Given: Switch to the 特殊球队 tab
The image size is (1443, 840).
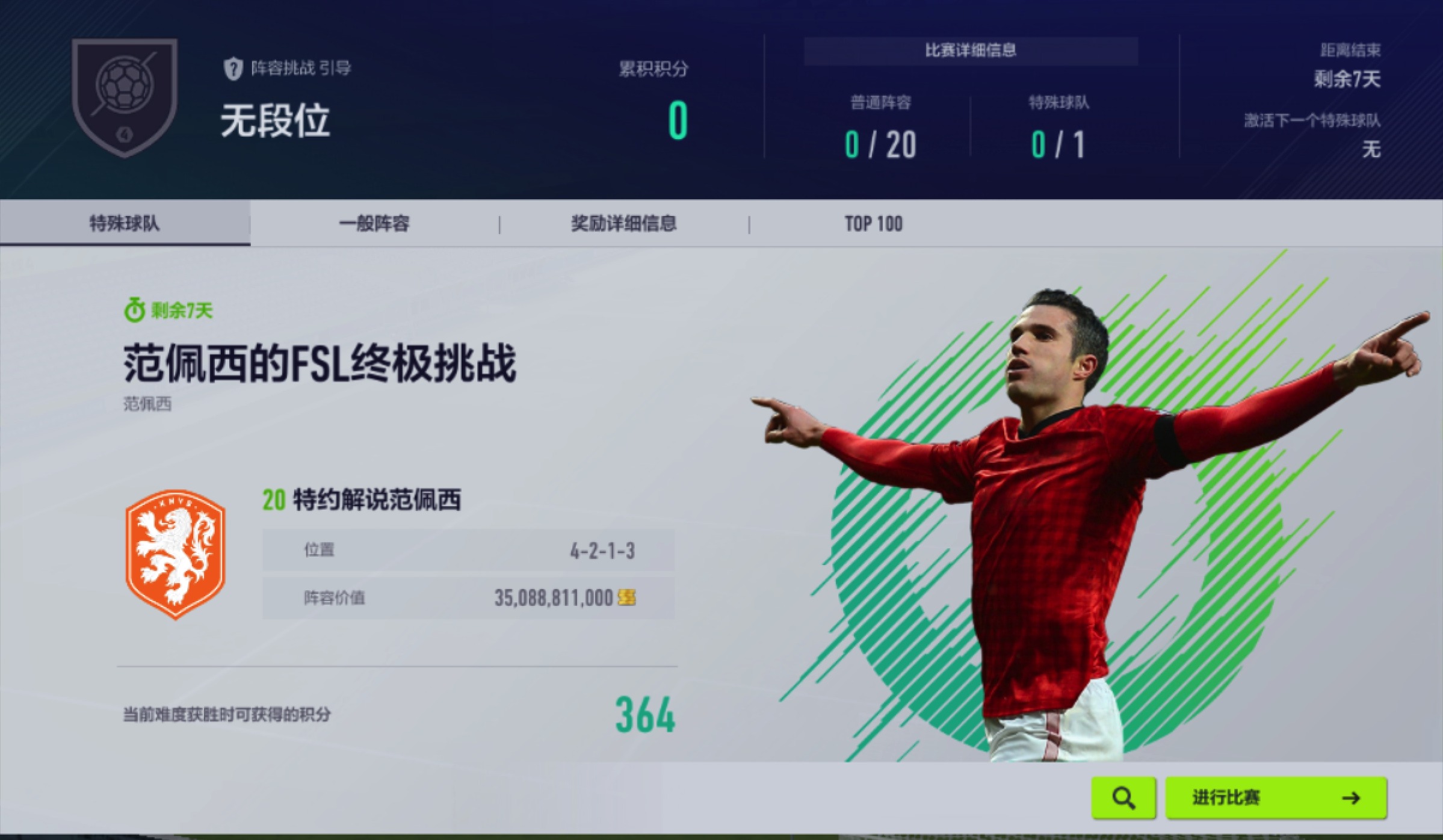Looking at the screenshot, I should coord(125,223).
